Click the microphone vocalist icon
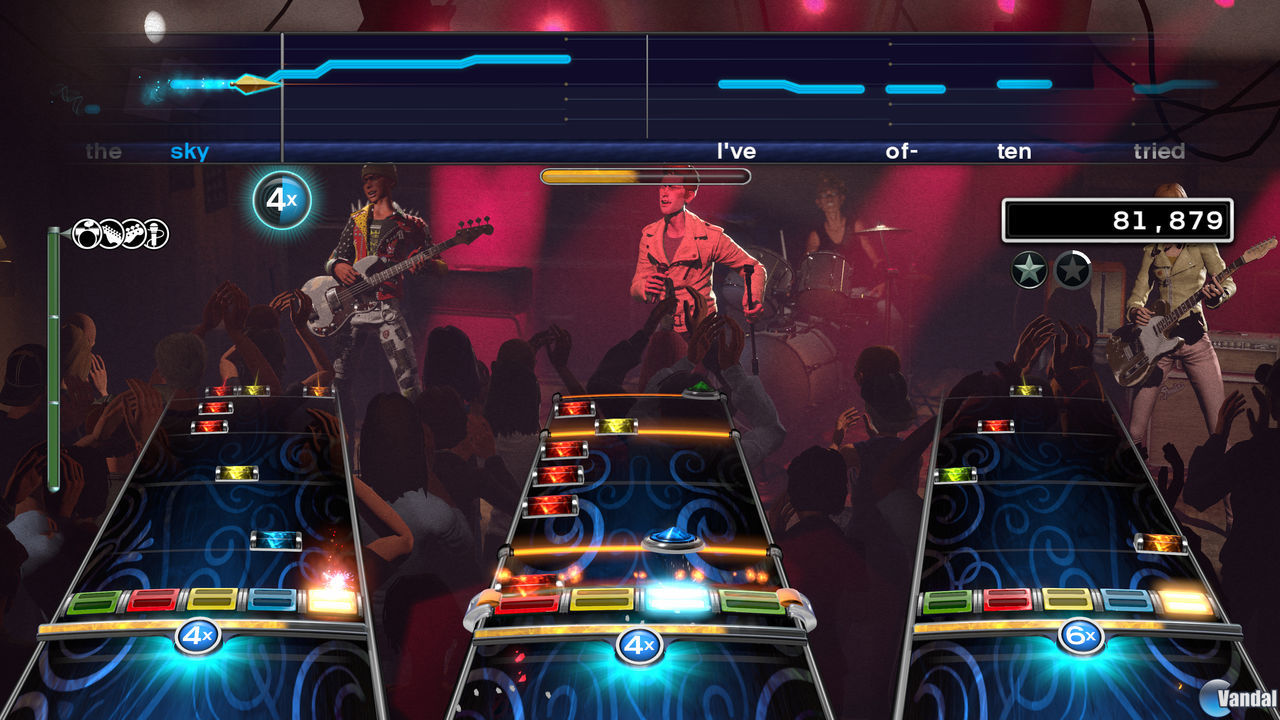 [x=158, y=234]
